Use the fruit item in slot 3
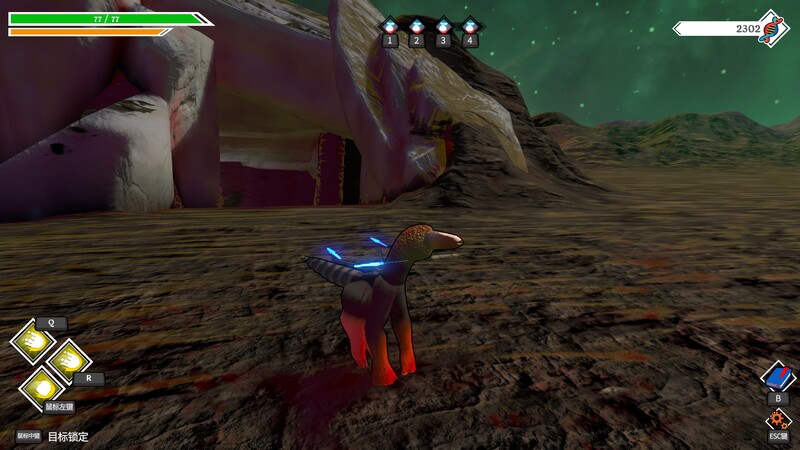800x450 pixels. [x=444, y=26]
